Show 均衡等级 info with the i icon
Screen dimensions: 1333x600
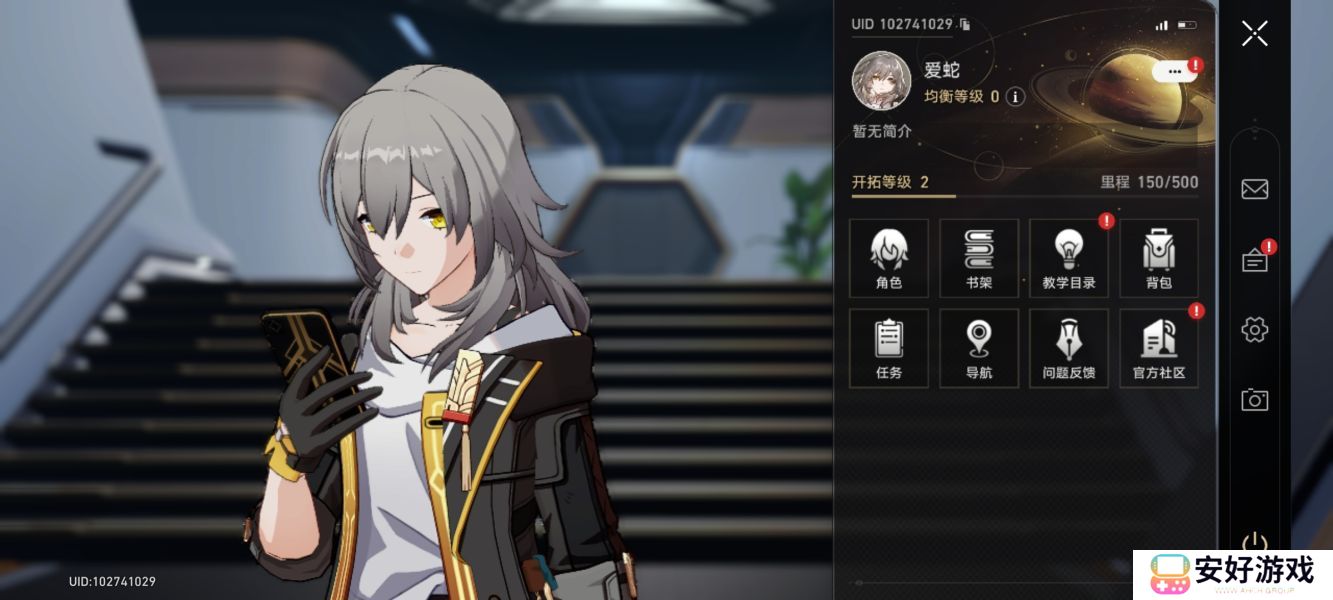pos(1015,97)
